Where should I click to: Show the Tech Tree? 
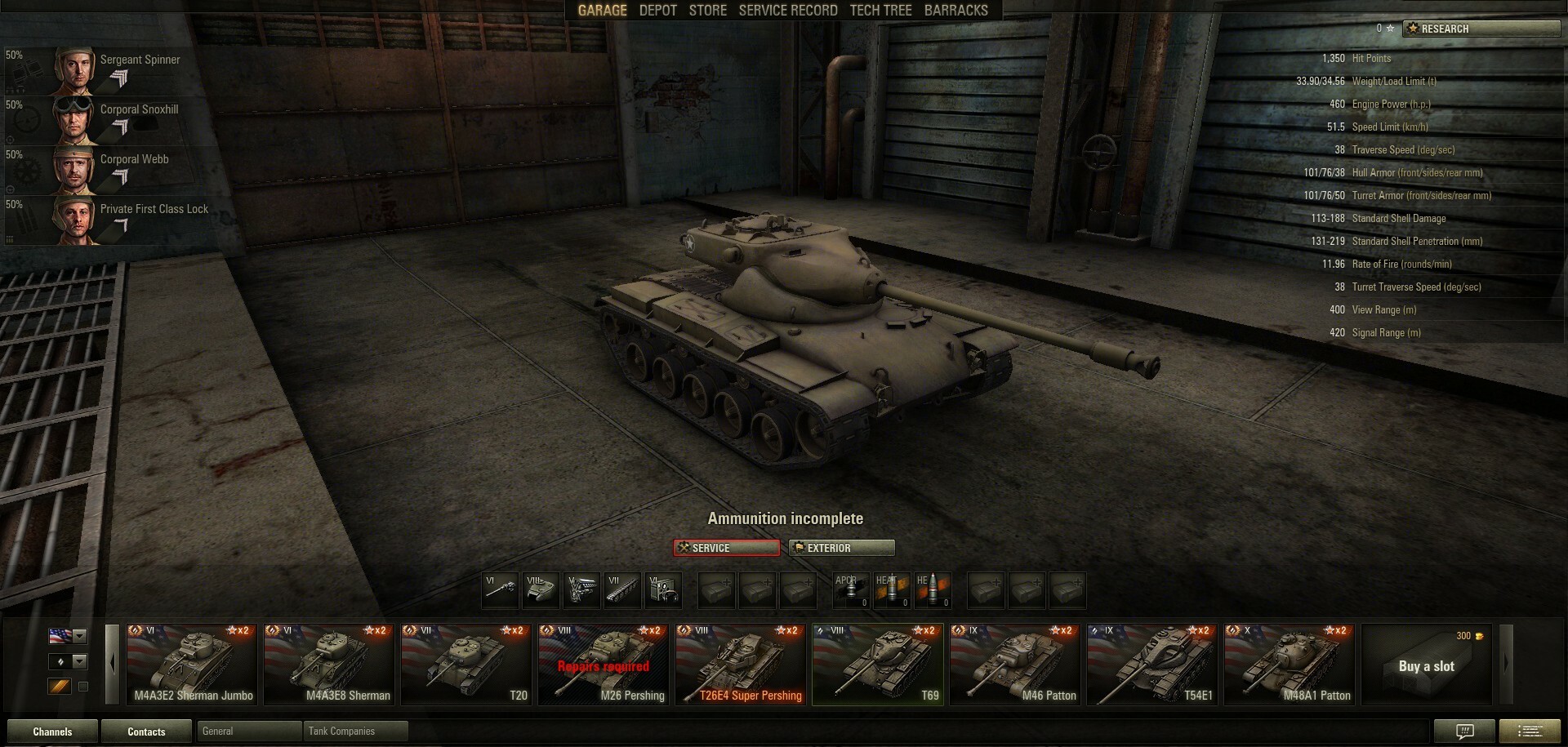pyautogui.click(x=880, y=11)
